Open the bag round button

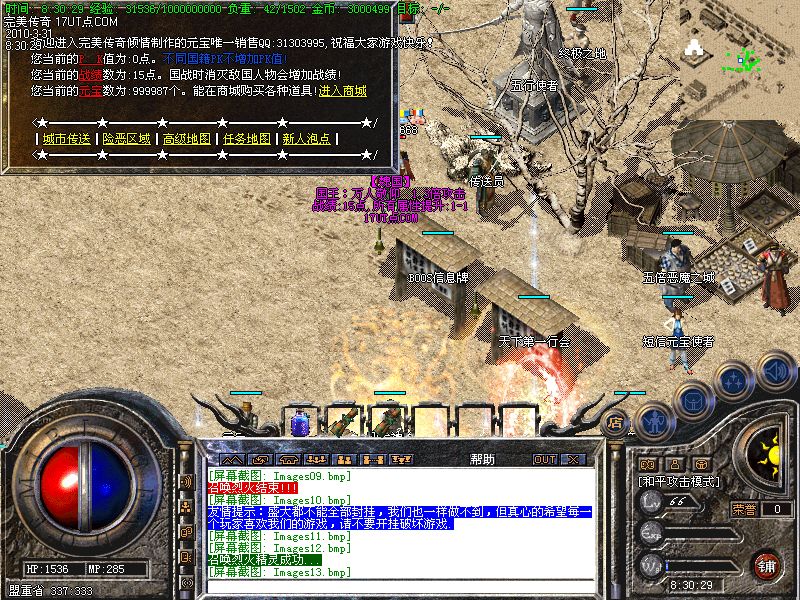[x=692, y=400]
